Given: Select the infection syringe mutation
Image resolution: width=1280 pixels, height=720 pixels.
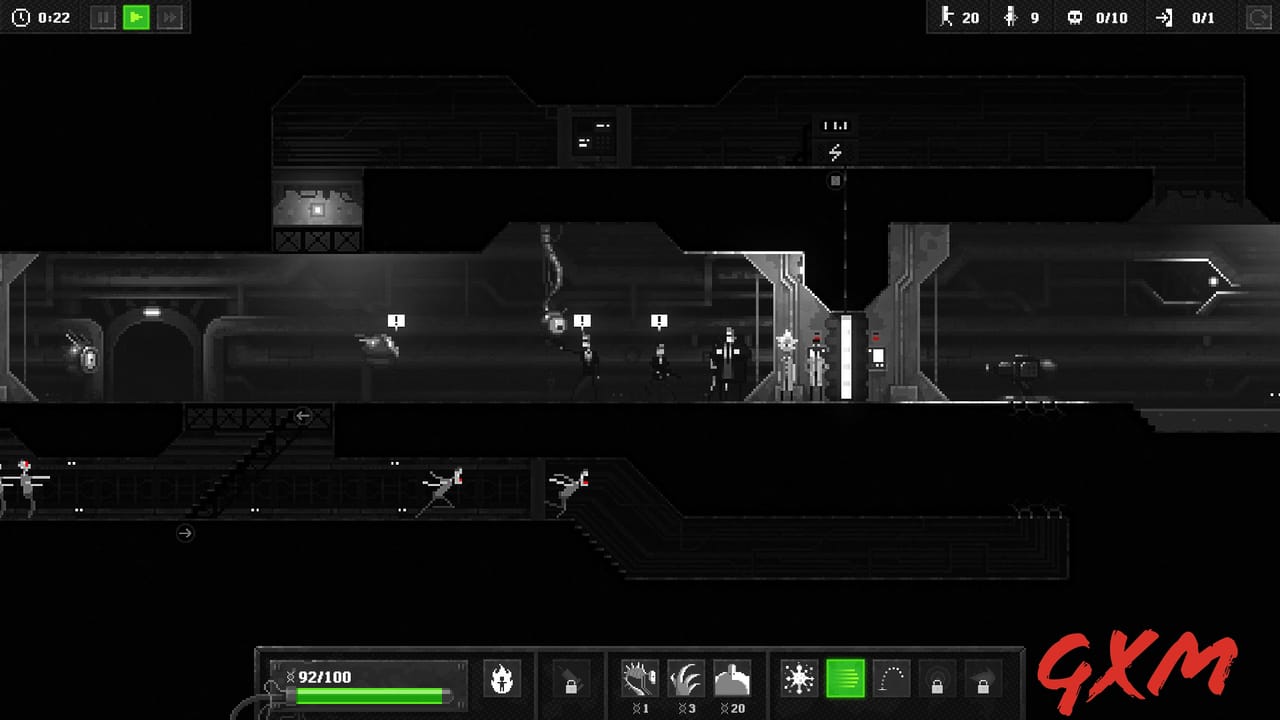Looking at the screenshot, I should pos(640,678).
